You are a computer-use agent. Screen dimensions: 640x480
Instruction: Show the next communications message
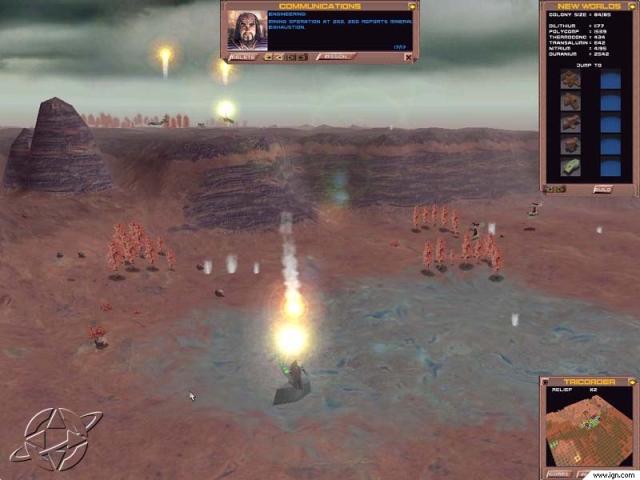pos(291,57)
